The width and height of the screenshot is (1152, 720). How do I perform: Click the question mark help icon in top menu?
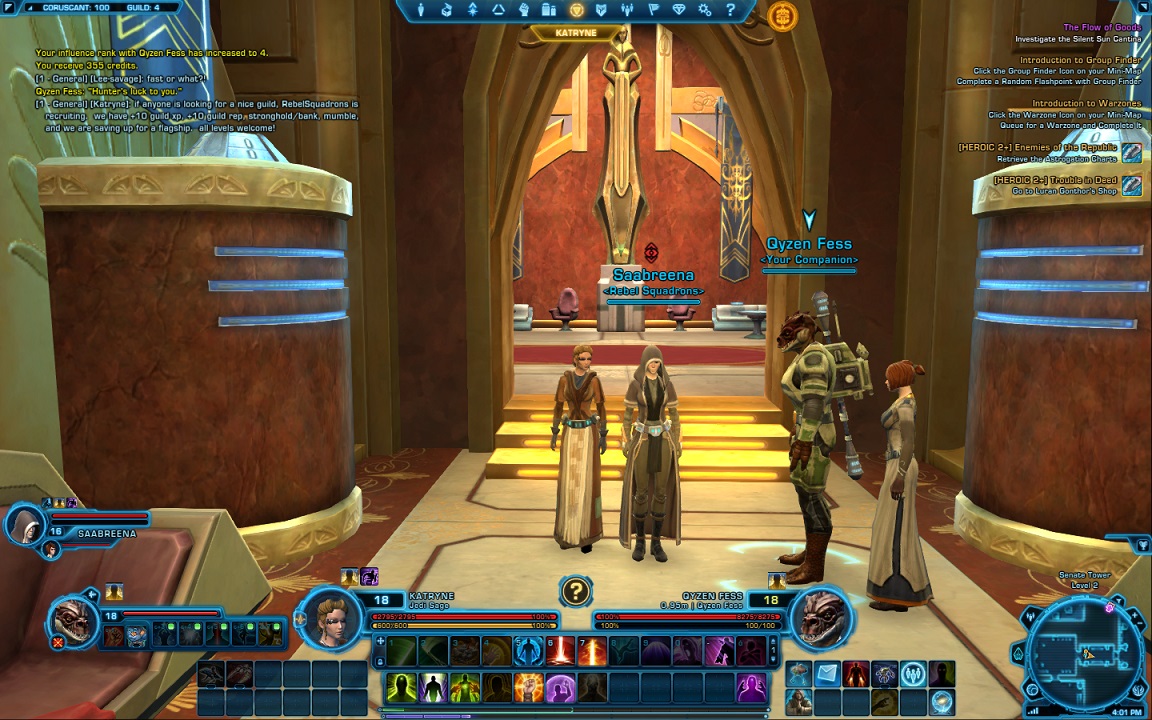click(731, 10)
